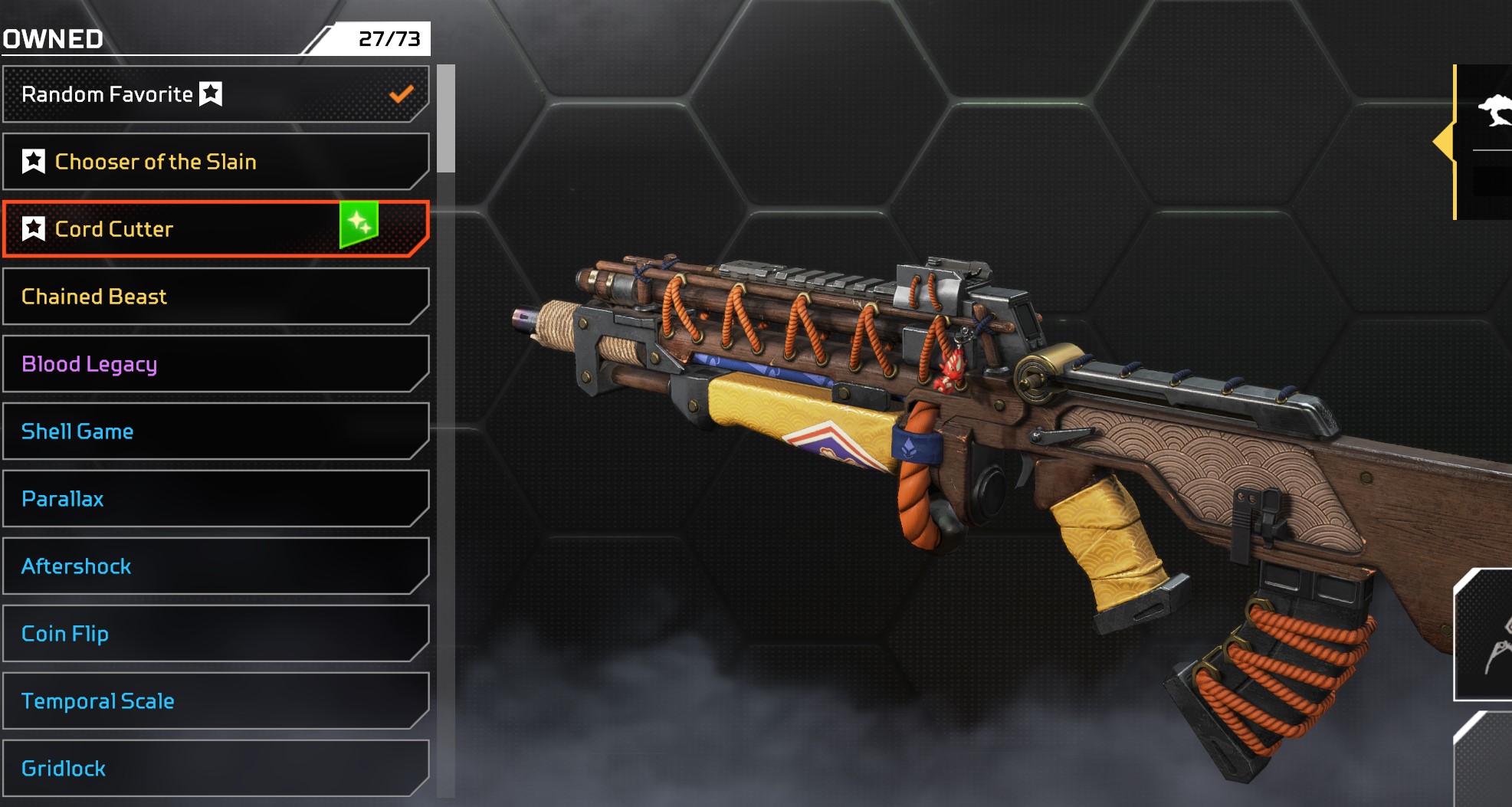Screen dimensions: 1512x807
Task: Choose the Temporal Scale skin
Action: pos(215,701)
